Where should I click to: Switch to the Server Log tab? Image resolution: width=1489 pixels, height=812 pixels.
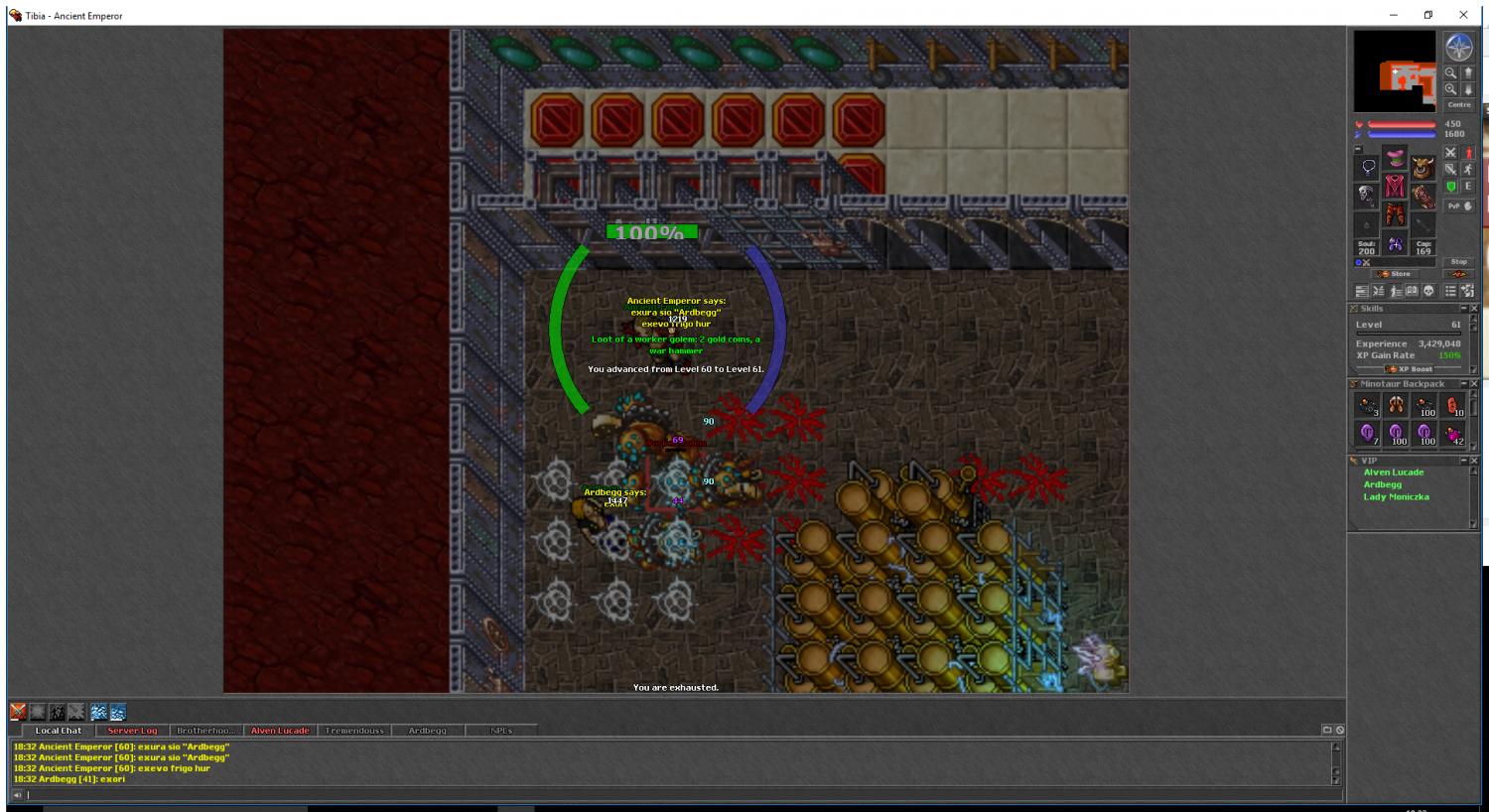tap(132, 731)
